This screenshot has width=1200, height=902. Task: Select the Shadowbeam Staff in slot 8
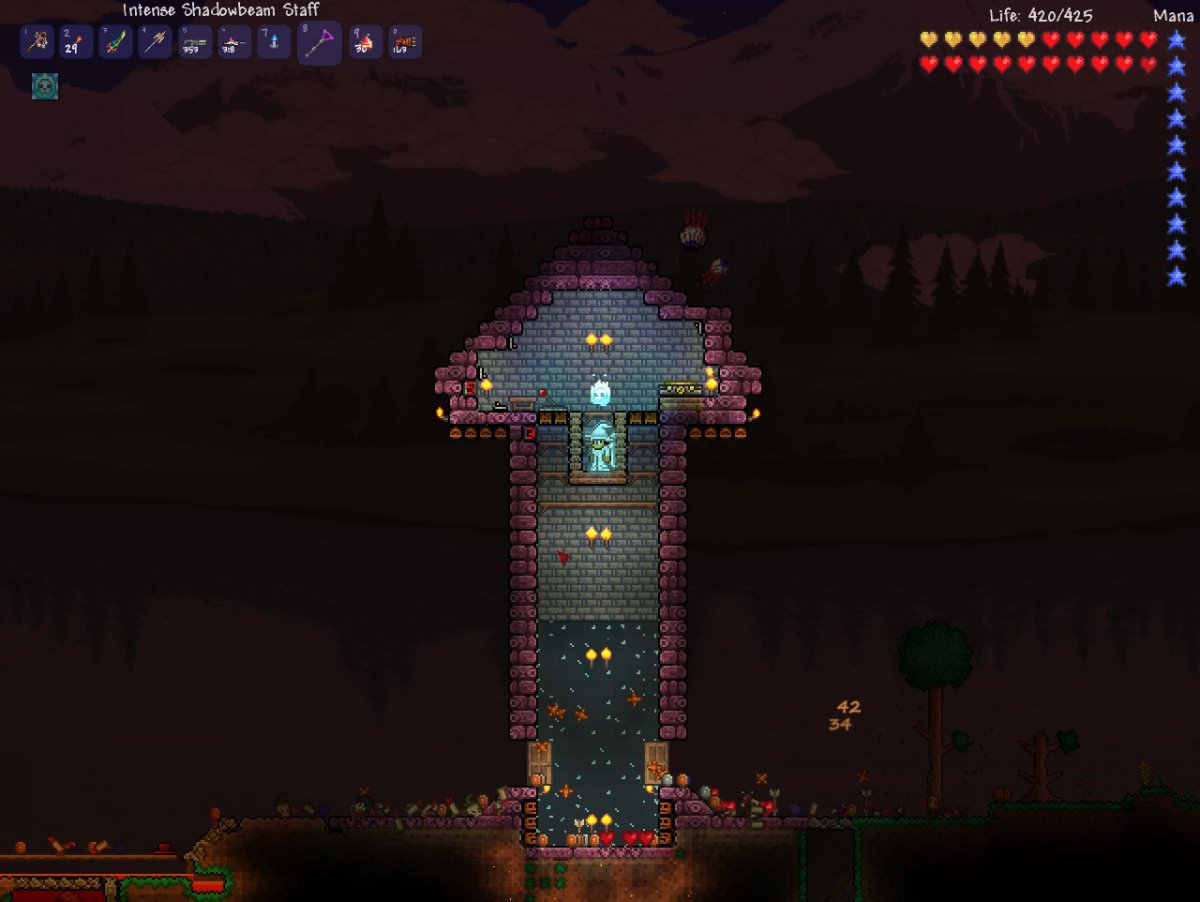(x=319, y=43)
